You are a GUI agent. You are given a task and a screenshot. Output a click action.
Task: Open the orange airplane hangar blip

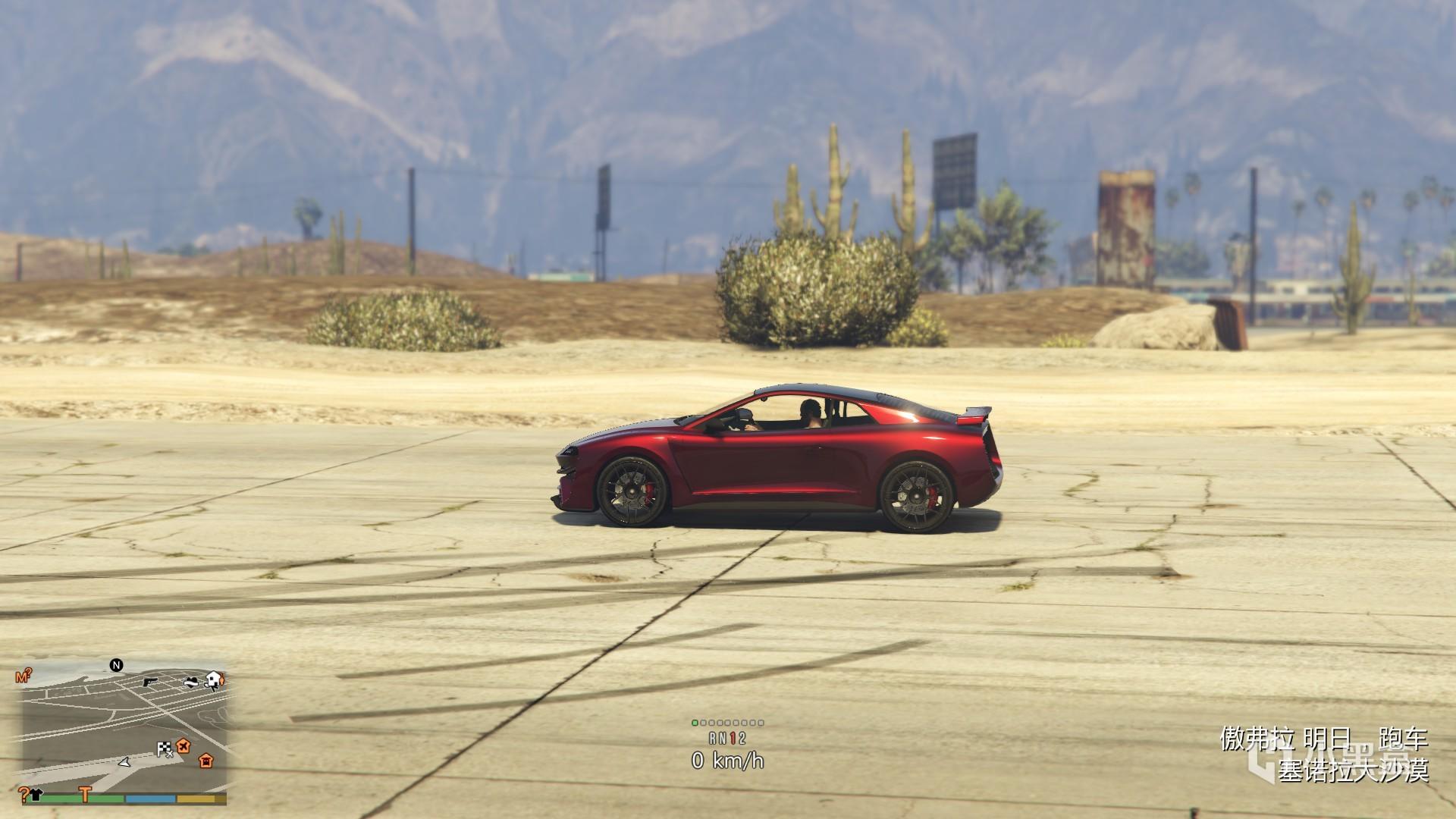tap(184, 746)
